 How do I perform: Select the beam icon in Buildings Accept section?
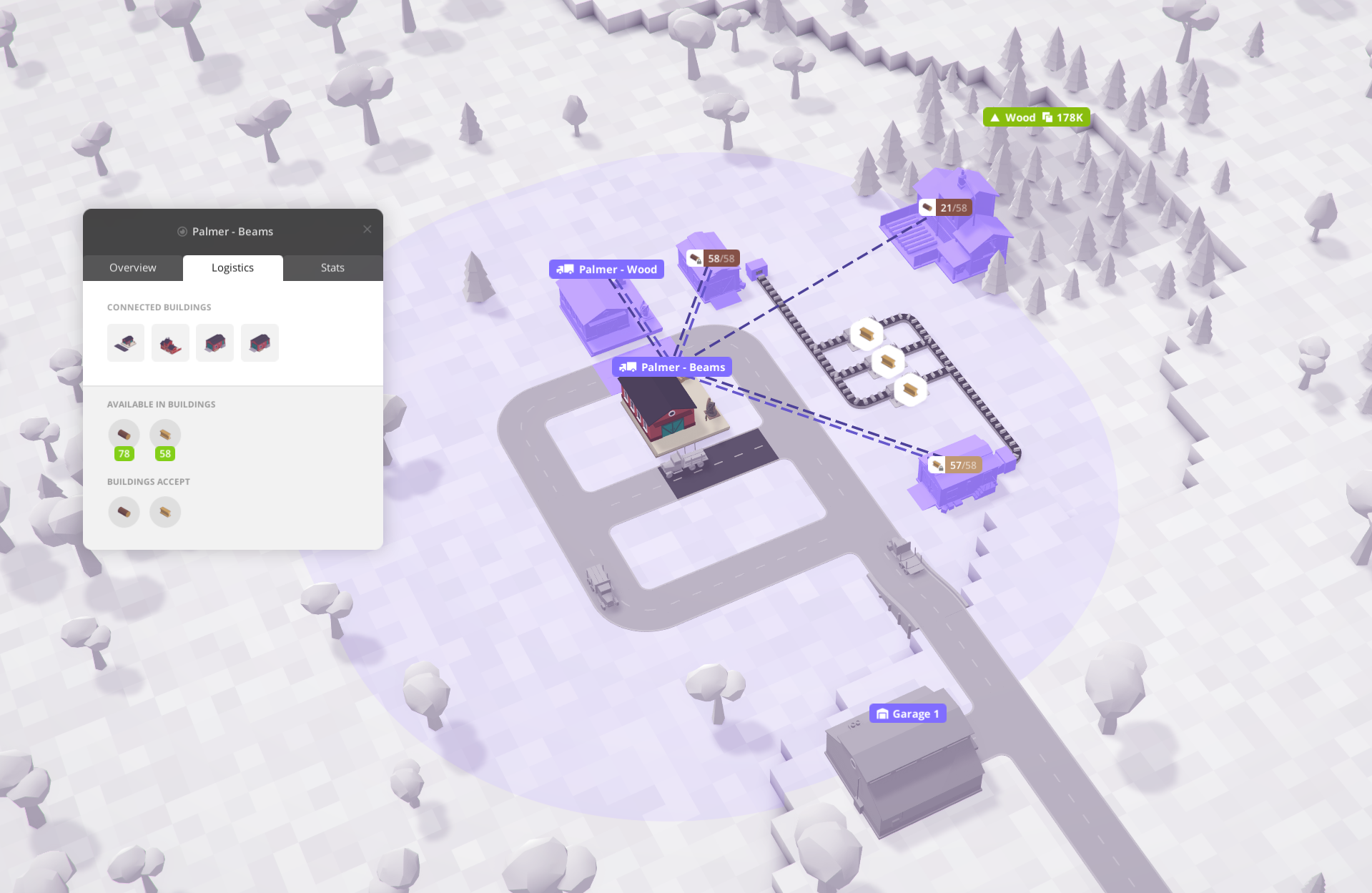point(164,512)
